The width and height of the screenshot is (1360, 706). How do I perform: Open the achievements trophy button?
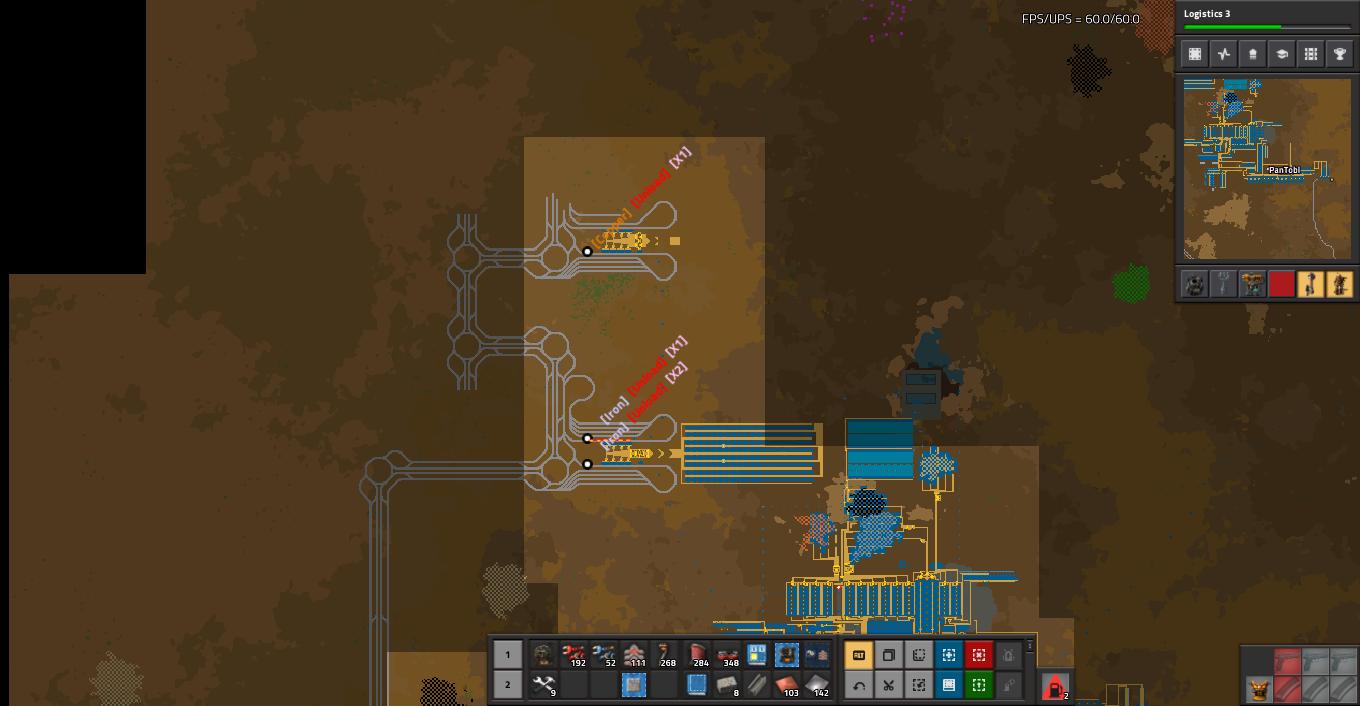pyautogui.click(x=1339, y=54)
